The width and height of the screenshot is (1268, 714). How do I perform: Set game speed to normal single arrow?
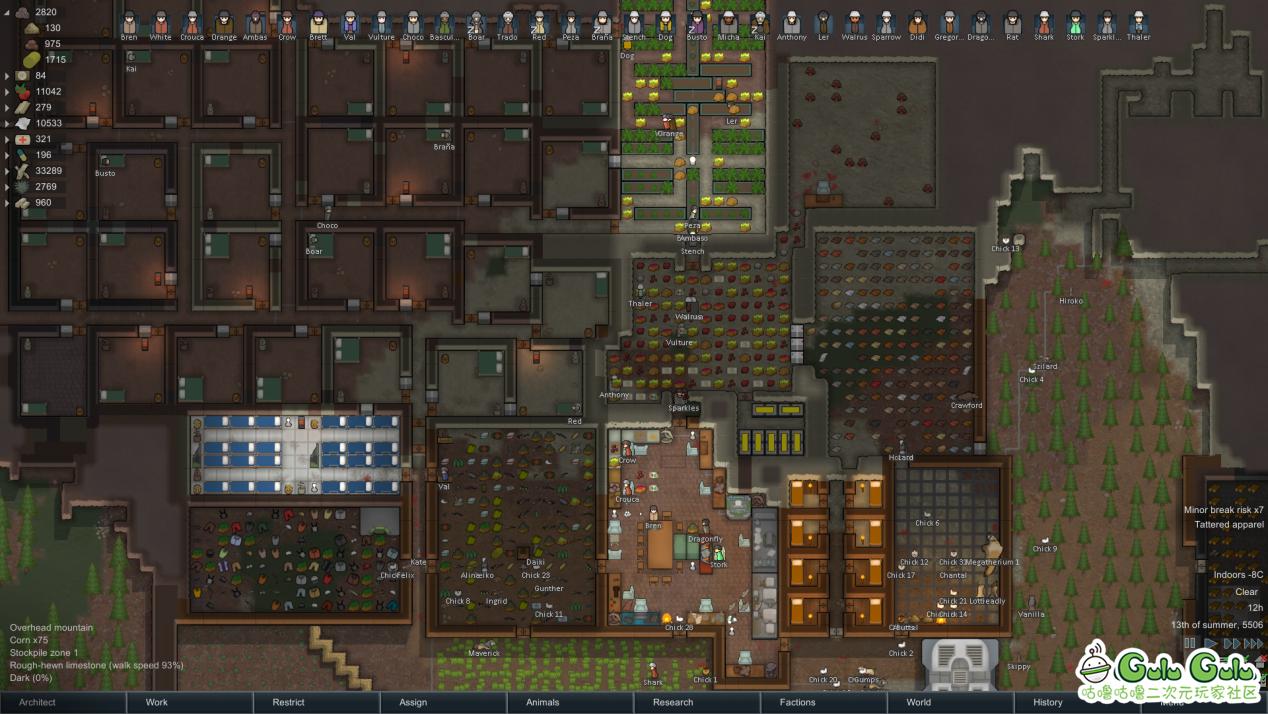click(x=1211, y=644)
